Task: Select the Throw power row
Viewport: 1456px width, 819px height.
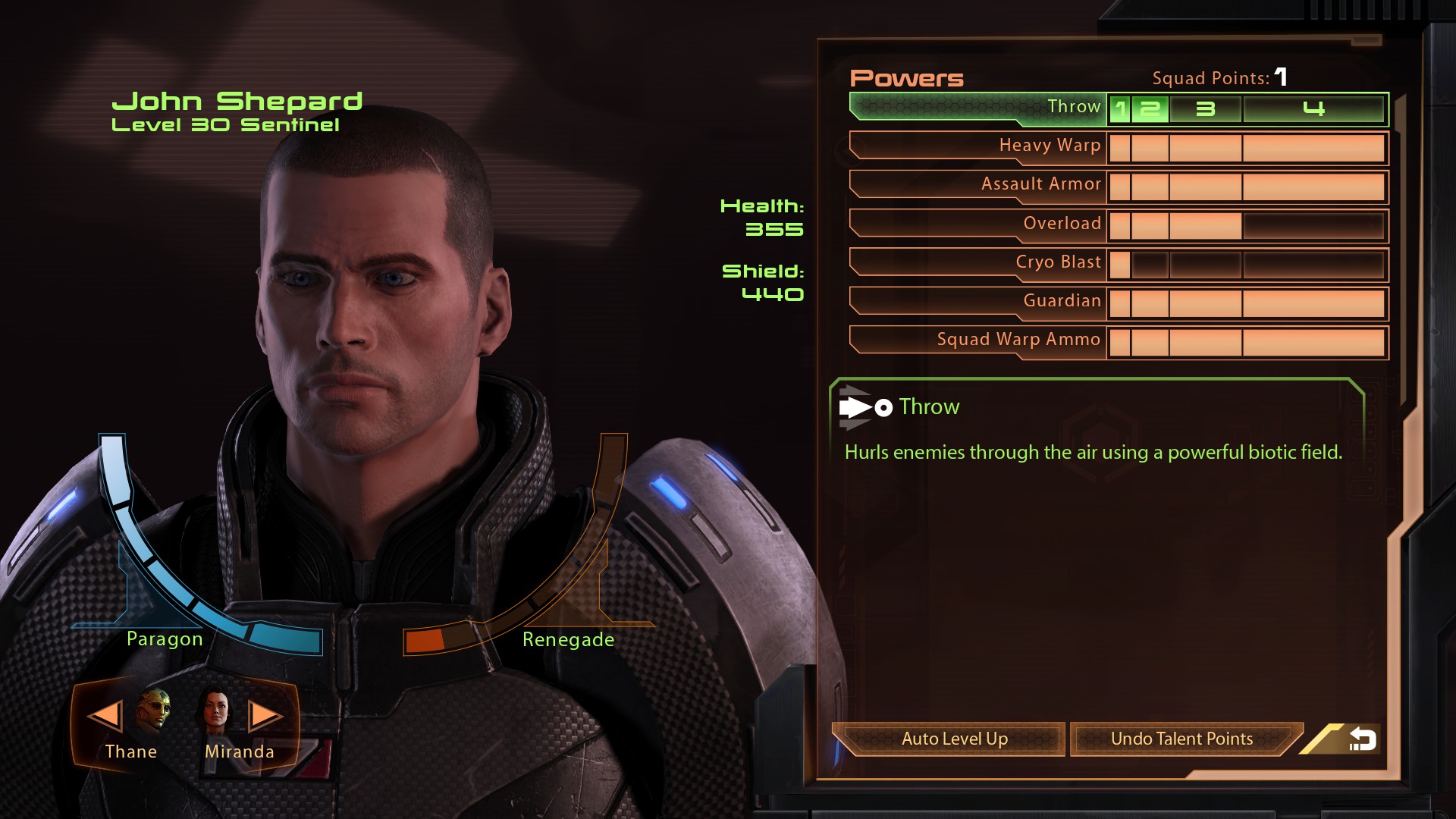Action: tap(978, 108)
